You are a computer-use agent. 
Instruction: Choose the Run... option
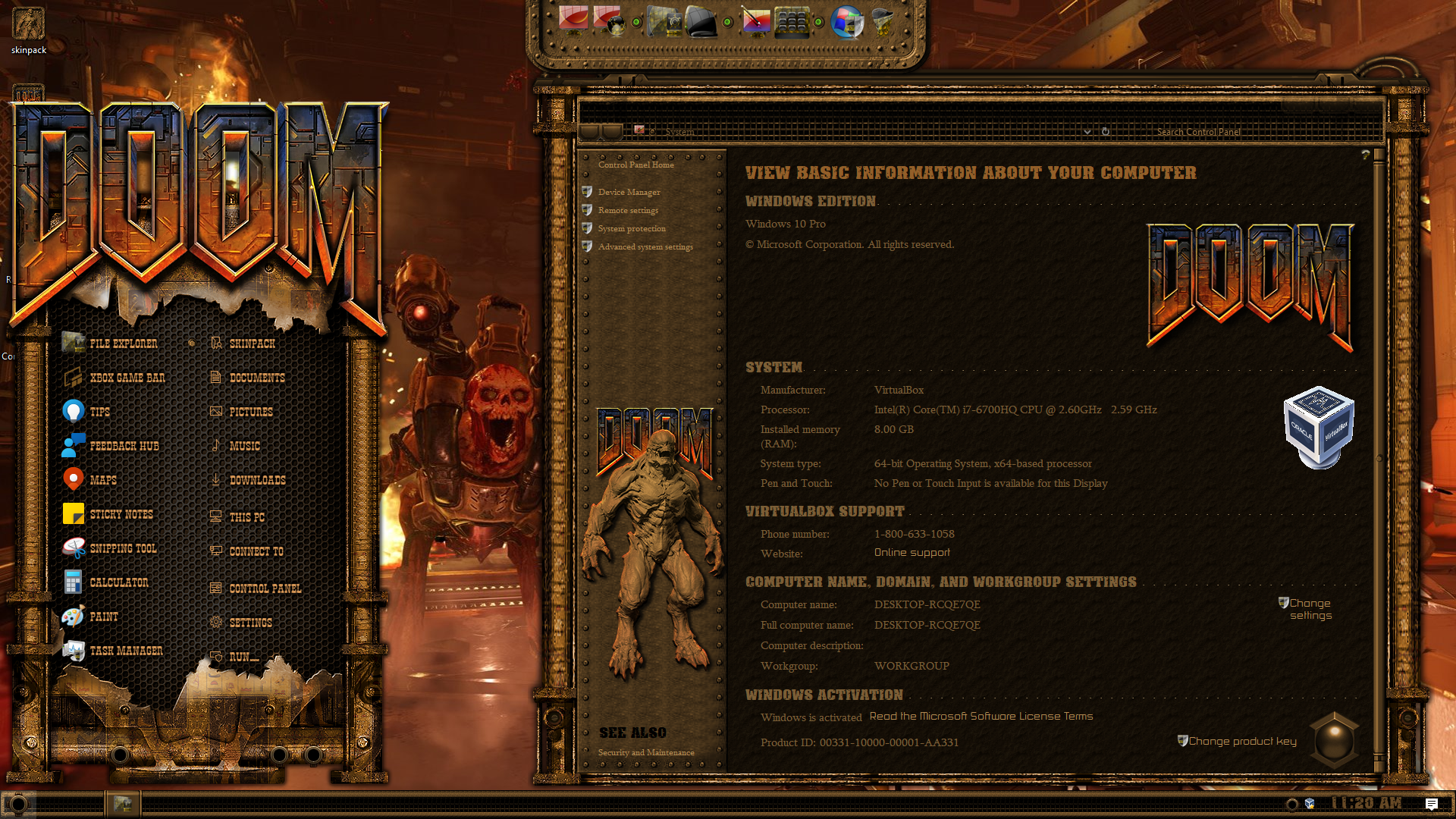tap(243, 657)
